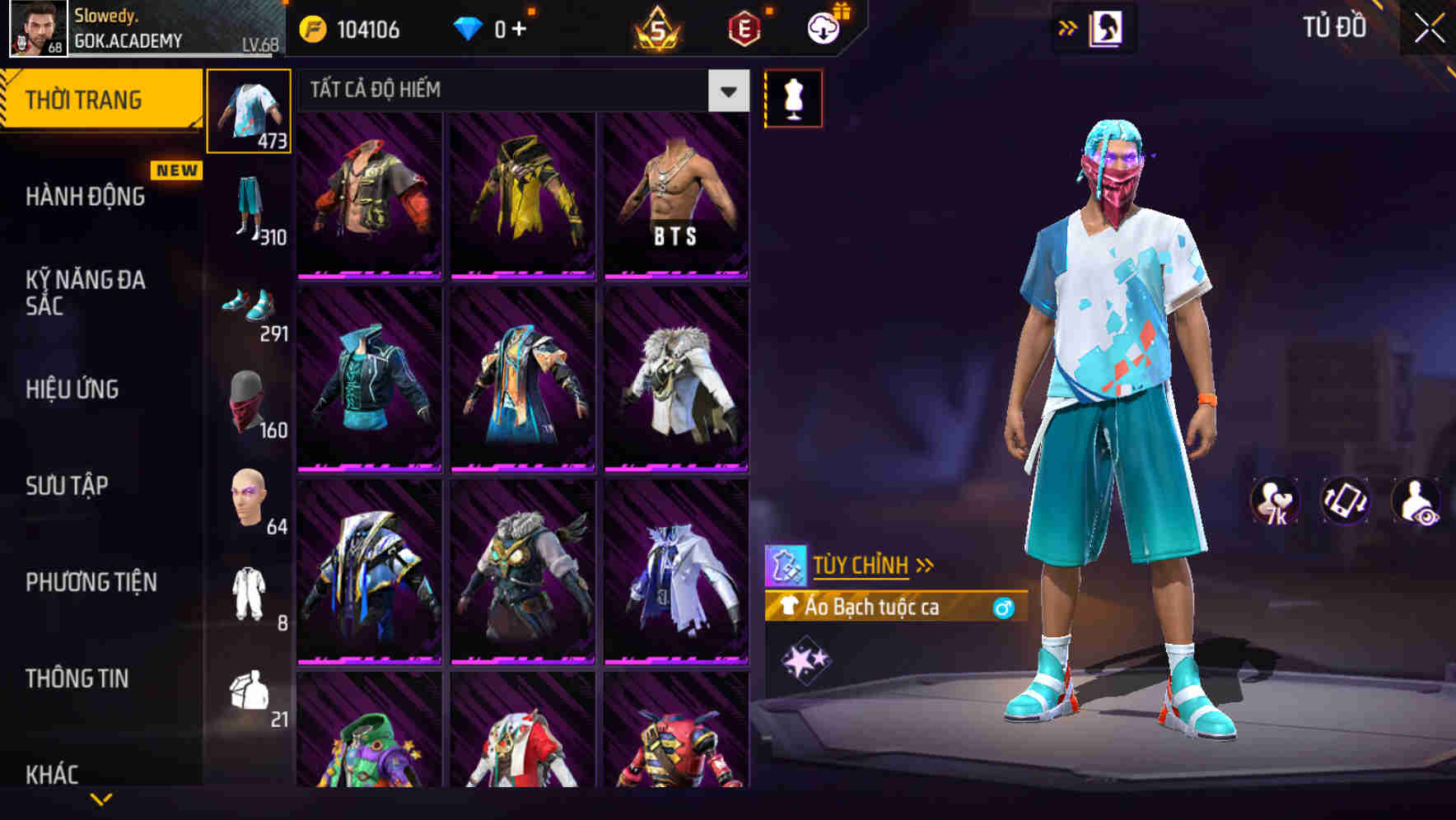Open the mannequin preview icon
The image size is (1456, 820).
click(x=793, y=97)
